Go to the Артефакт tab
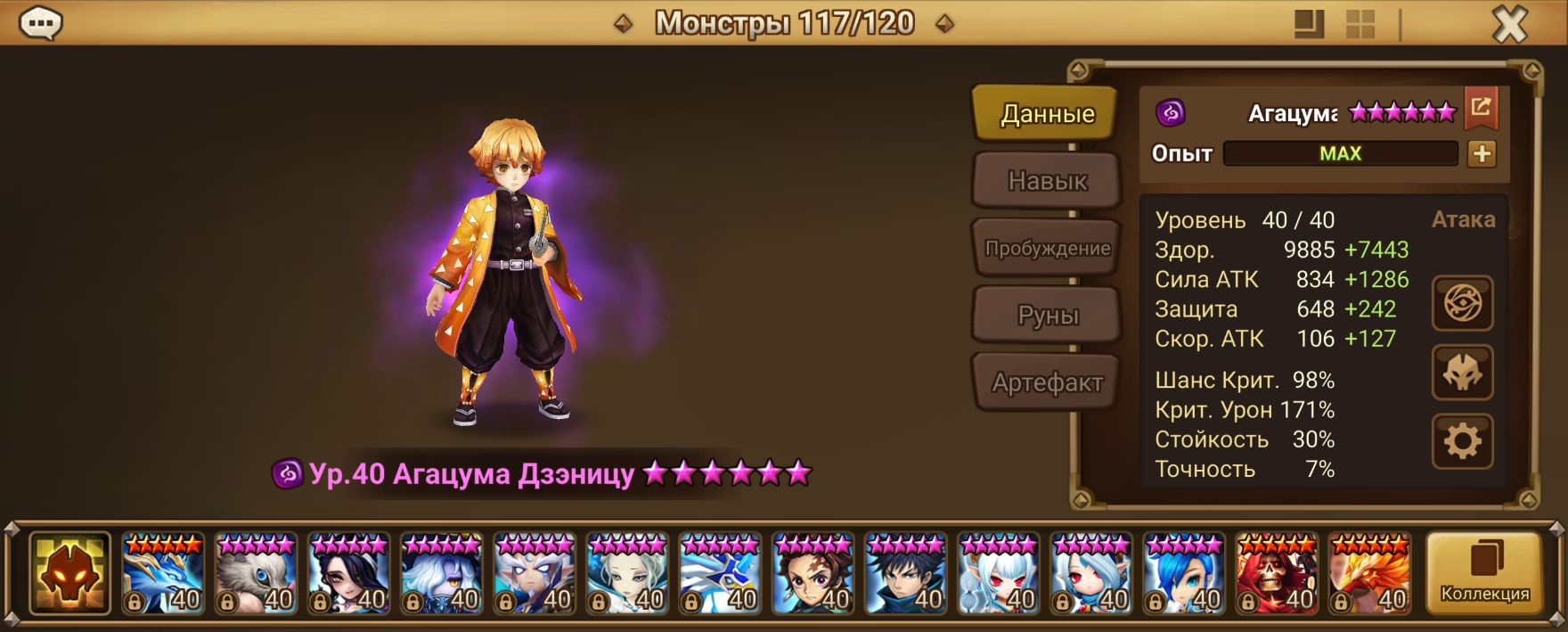1568x632 pixels. pos(1046,383)
